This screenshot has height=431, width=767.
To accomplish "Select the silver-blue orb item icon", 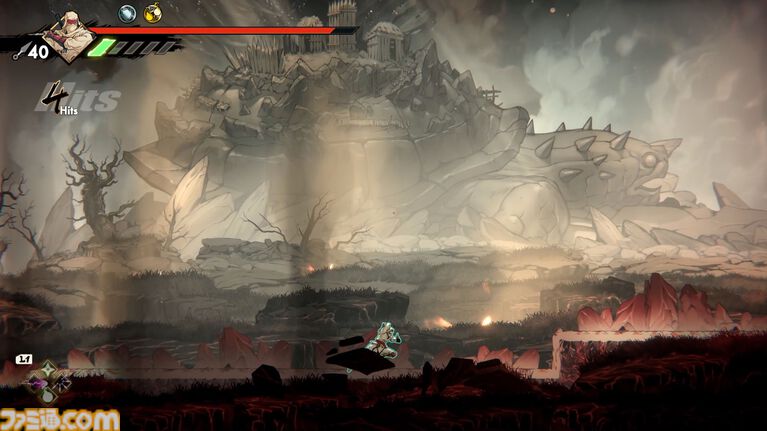I will 128,13.
